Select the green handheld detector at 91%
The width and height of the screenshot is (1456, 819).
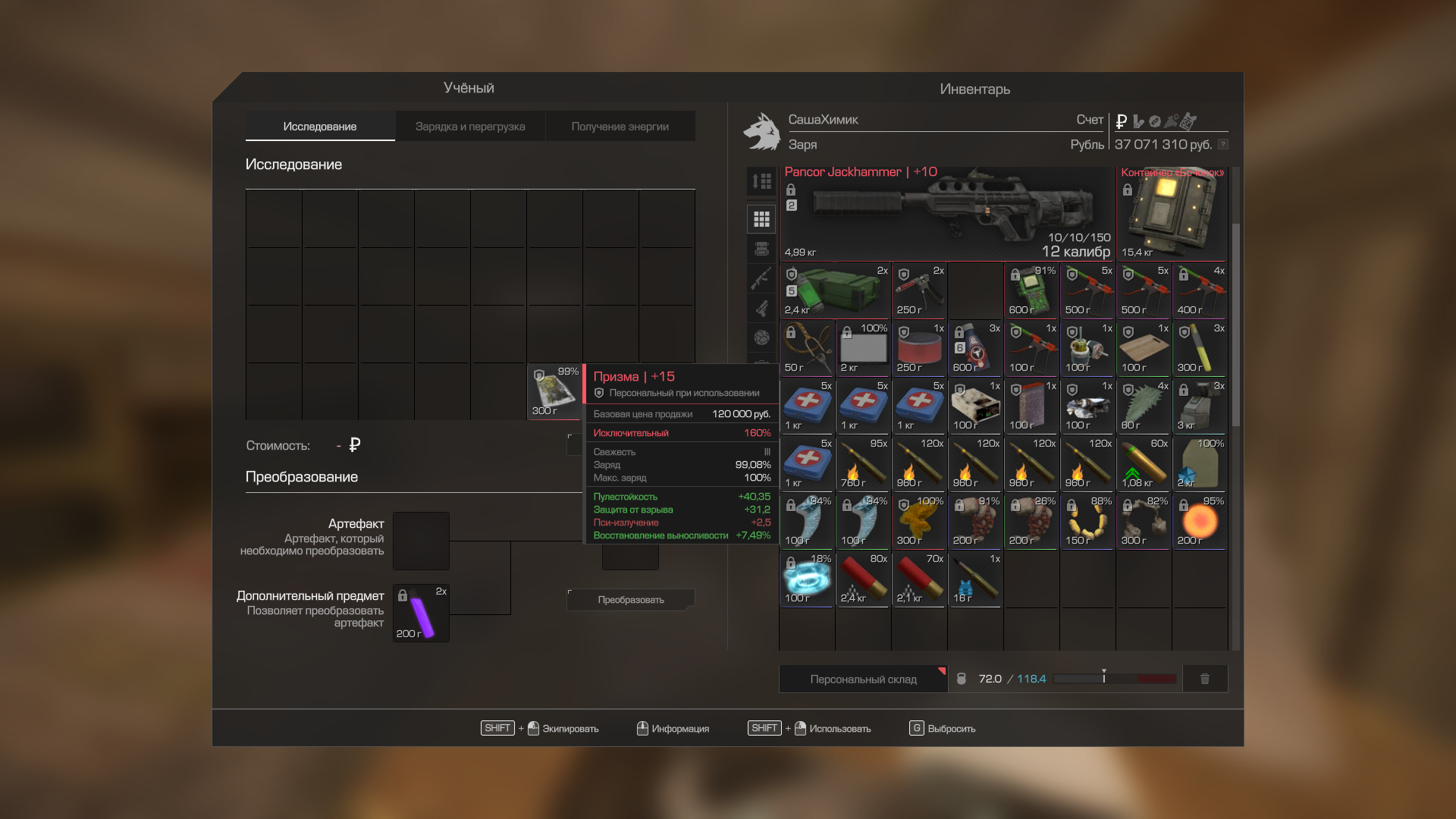click(x=1031, y=291)
